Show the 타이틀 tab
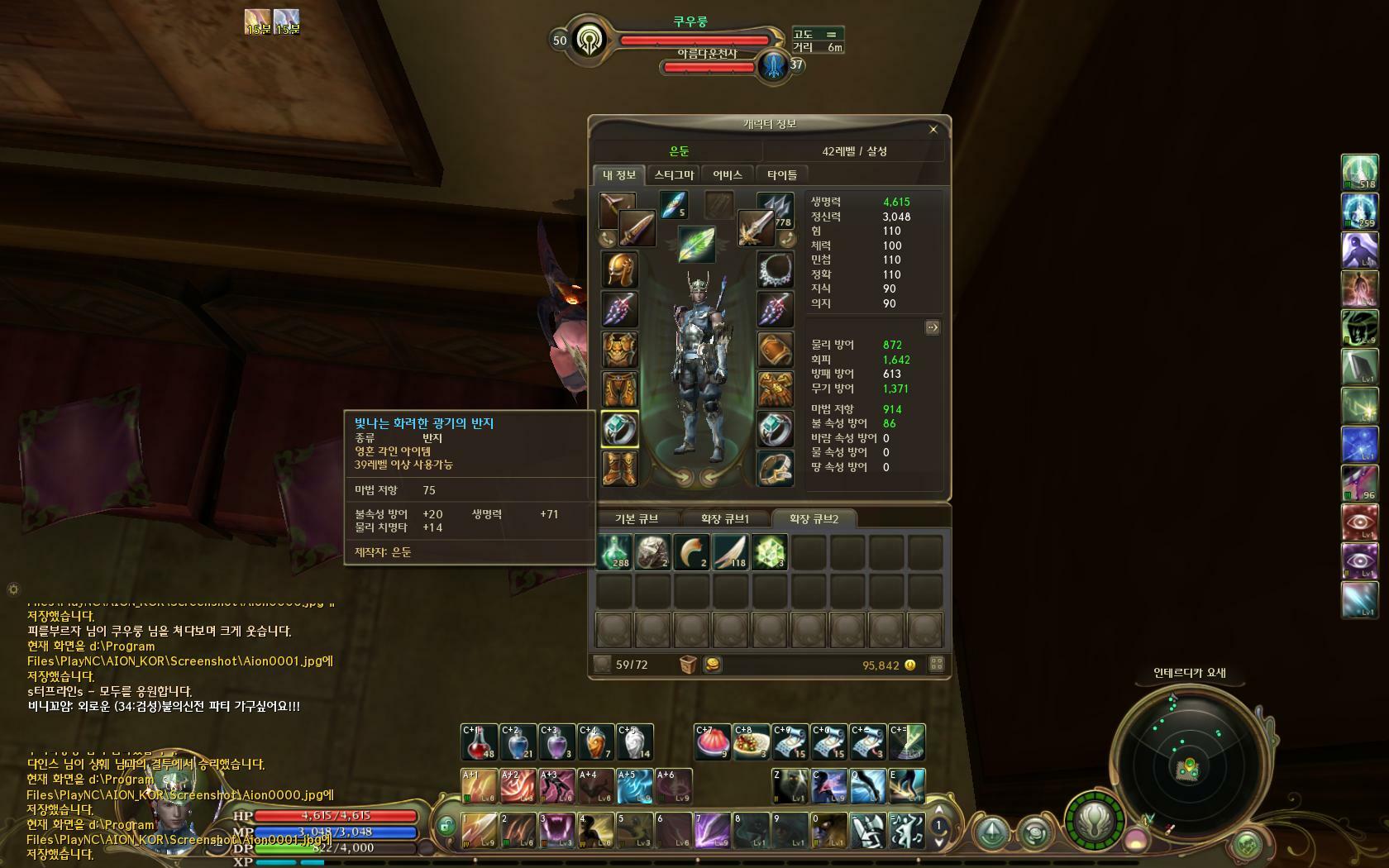This screenshot has width=1389, height=868. pyautogui.click(x=782, y=174)
